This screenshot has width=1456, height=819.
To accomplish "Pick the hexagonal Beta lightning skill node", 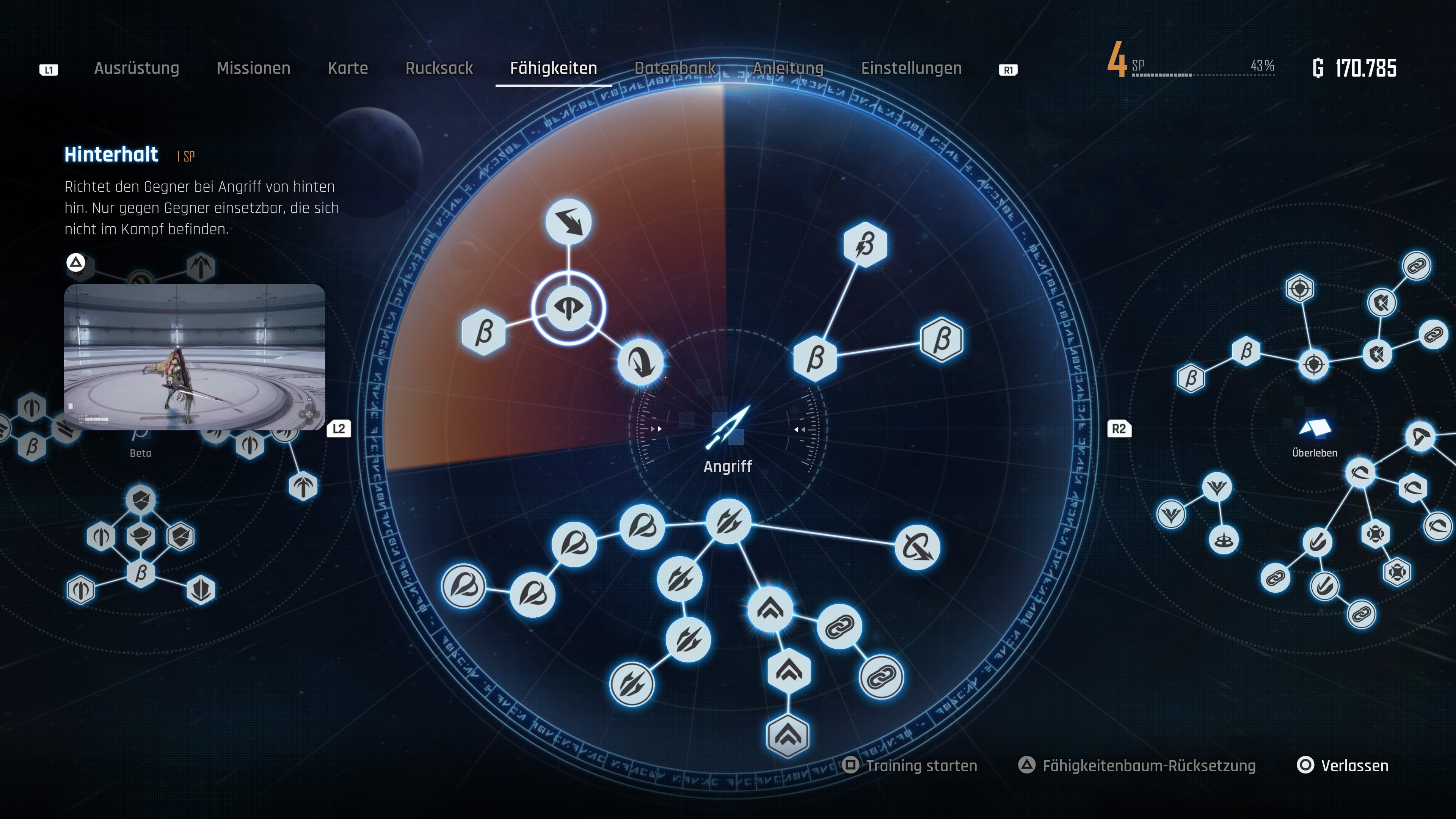I will click(x=865, y=245).
